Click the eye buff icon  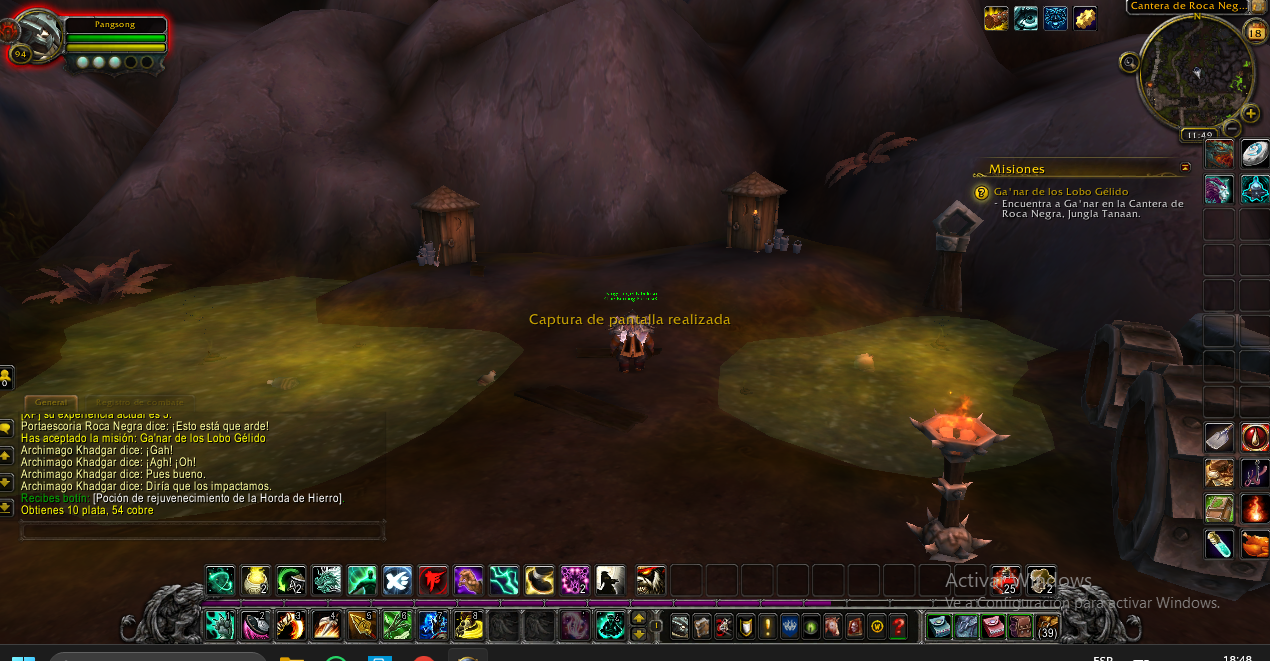[x=1026, y=18]
